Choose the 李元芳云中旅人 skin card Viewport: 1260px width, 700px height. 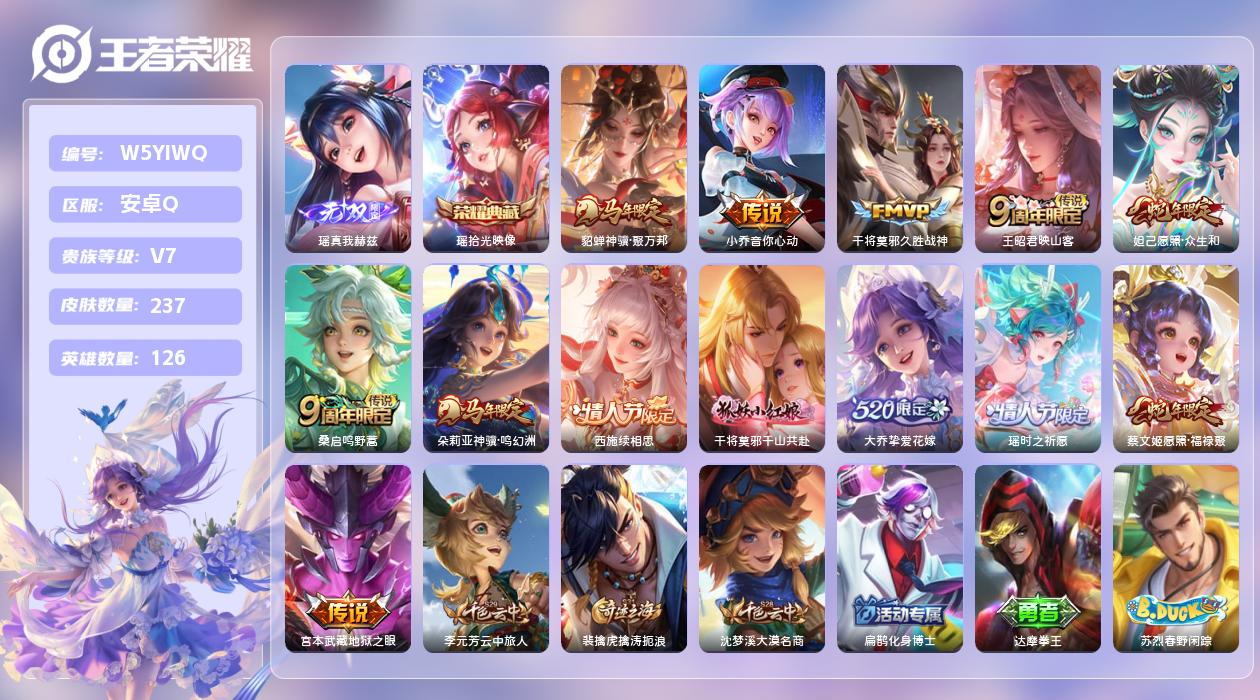(486, 558)
